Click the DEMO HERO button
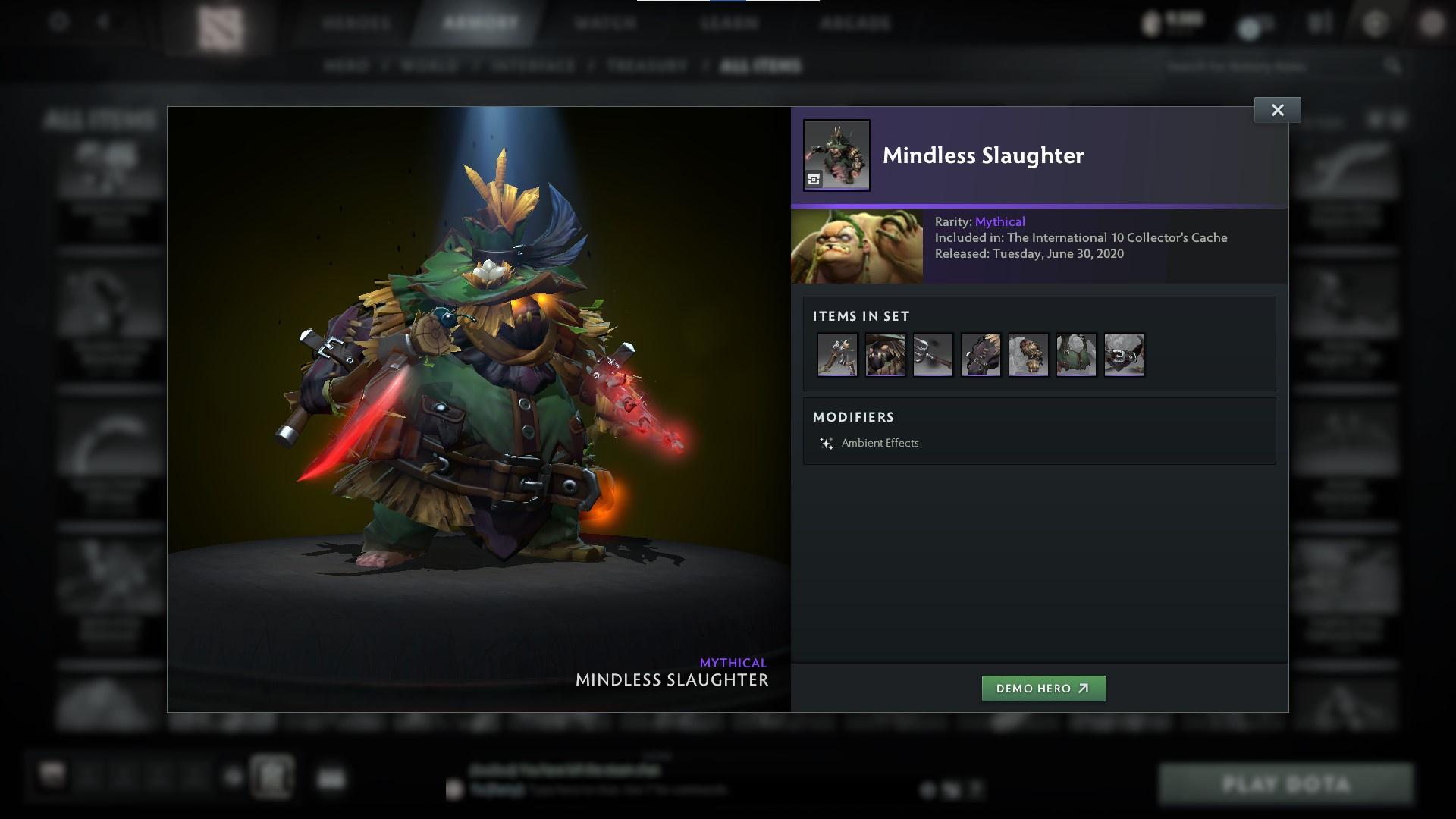The height and width of the screenshot is (819, 1456). coord(1044,689)
